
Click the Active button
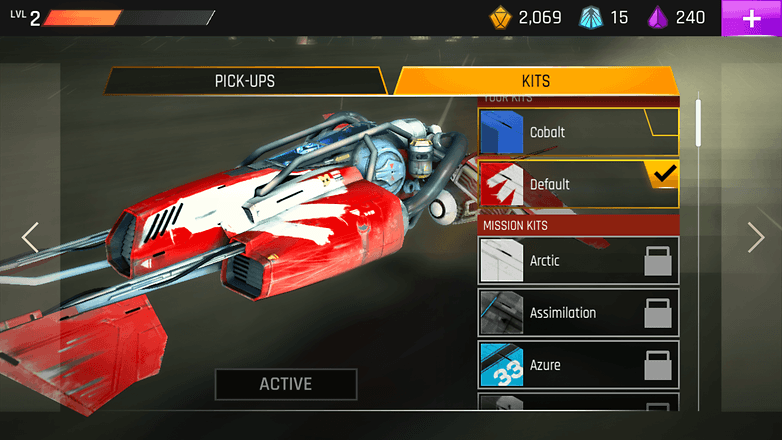(x=286, y=384)
